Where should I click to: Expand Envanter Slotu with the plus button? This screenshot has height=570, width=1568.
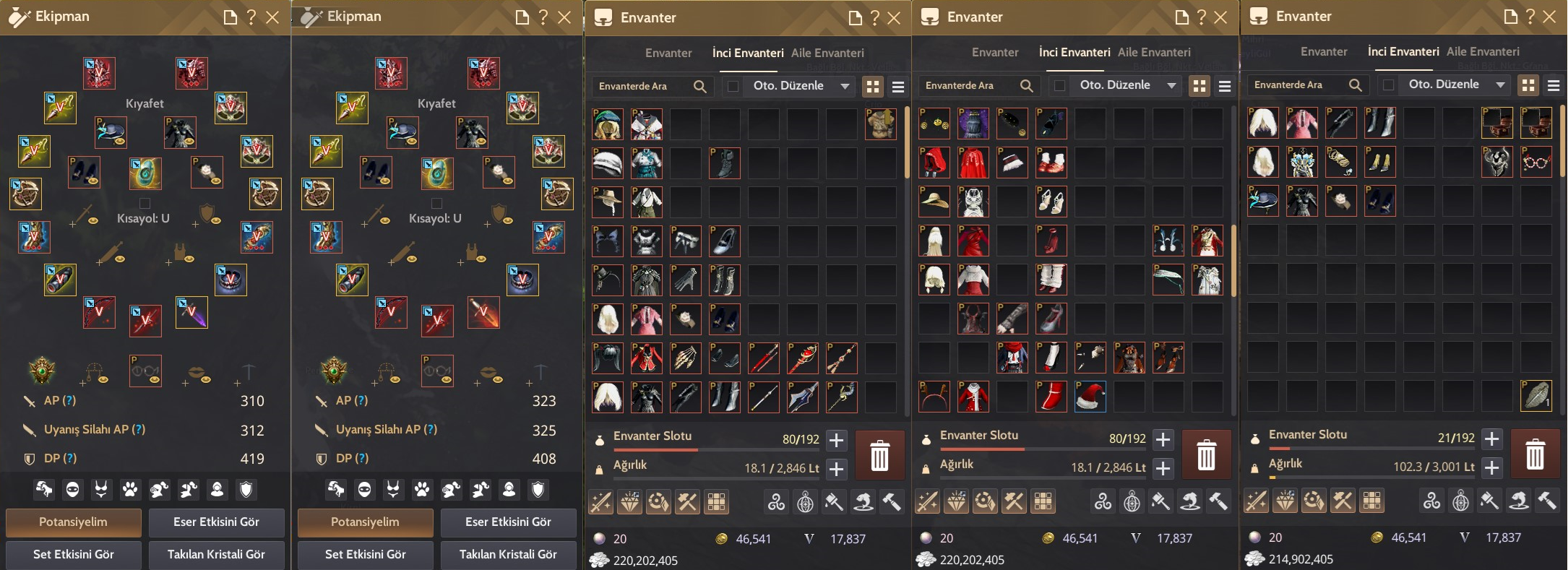836,439
